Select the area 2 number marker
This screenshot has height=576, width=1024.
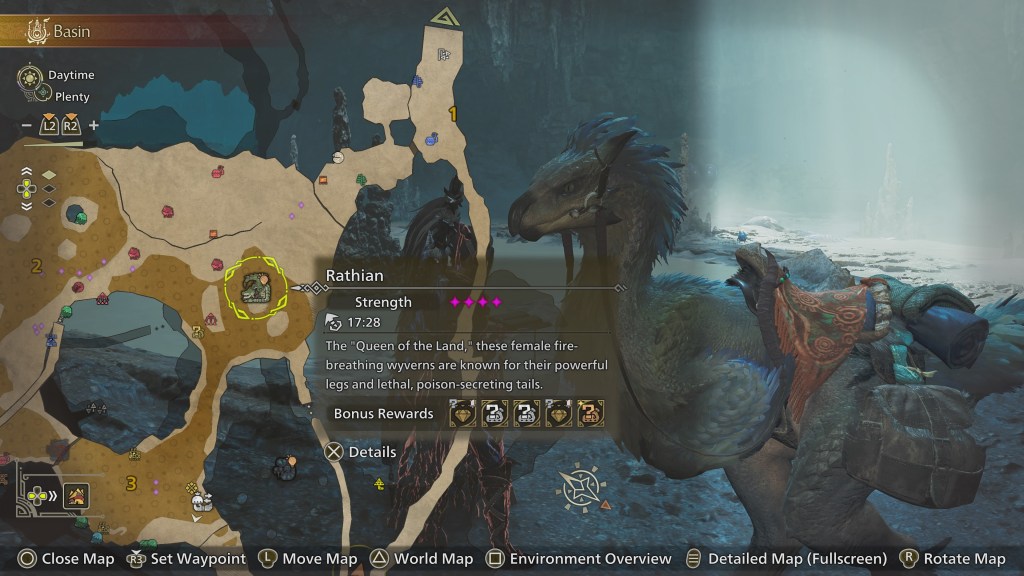36,266
